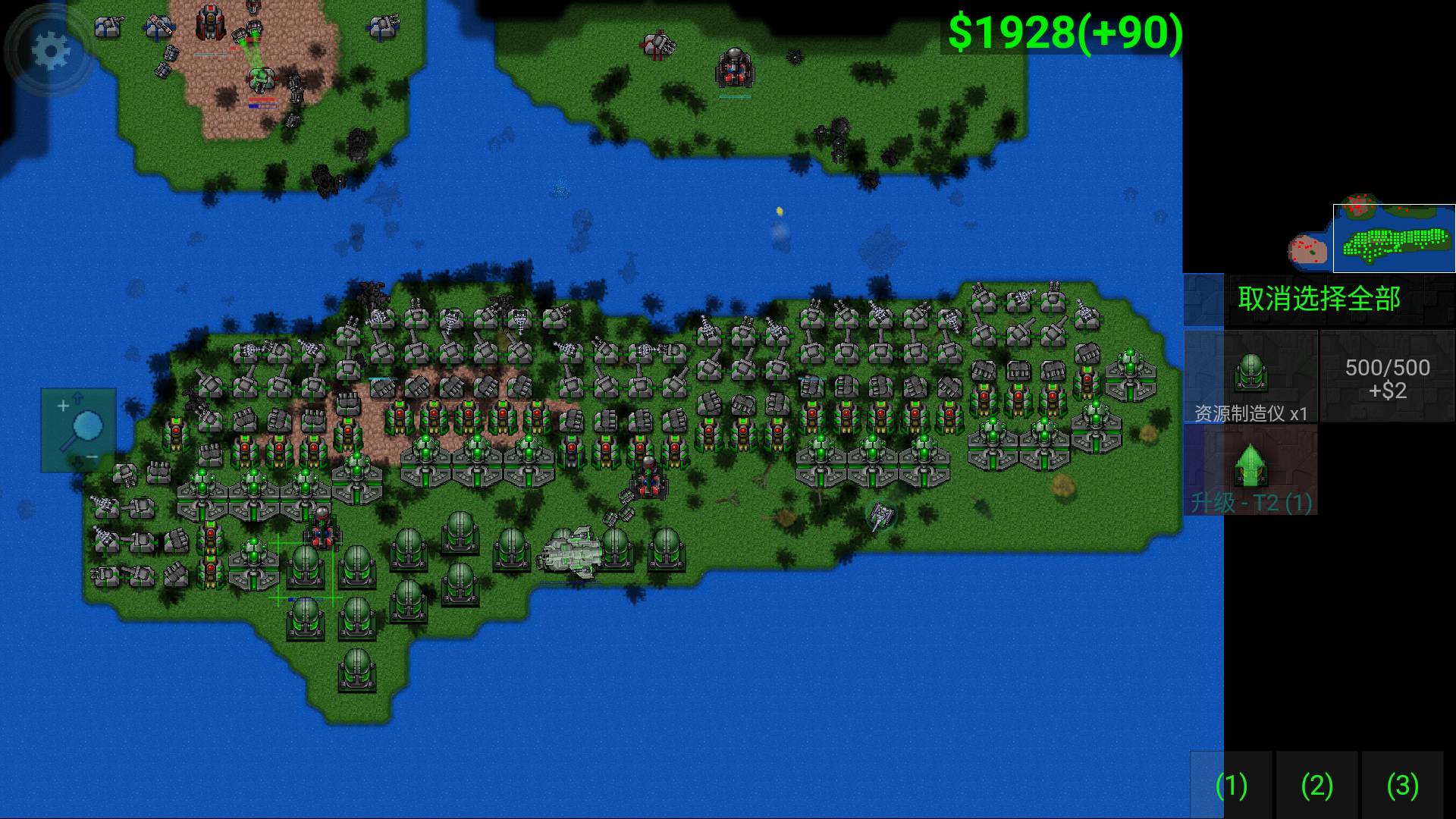Image resolution: width=1456 pixels, height=819 pixels.
Task: Select the 资源制造仪 x1 unit card
Action: (x=1250, y=377)
